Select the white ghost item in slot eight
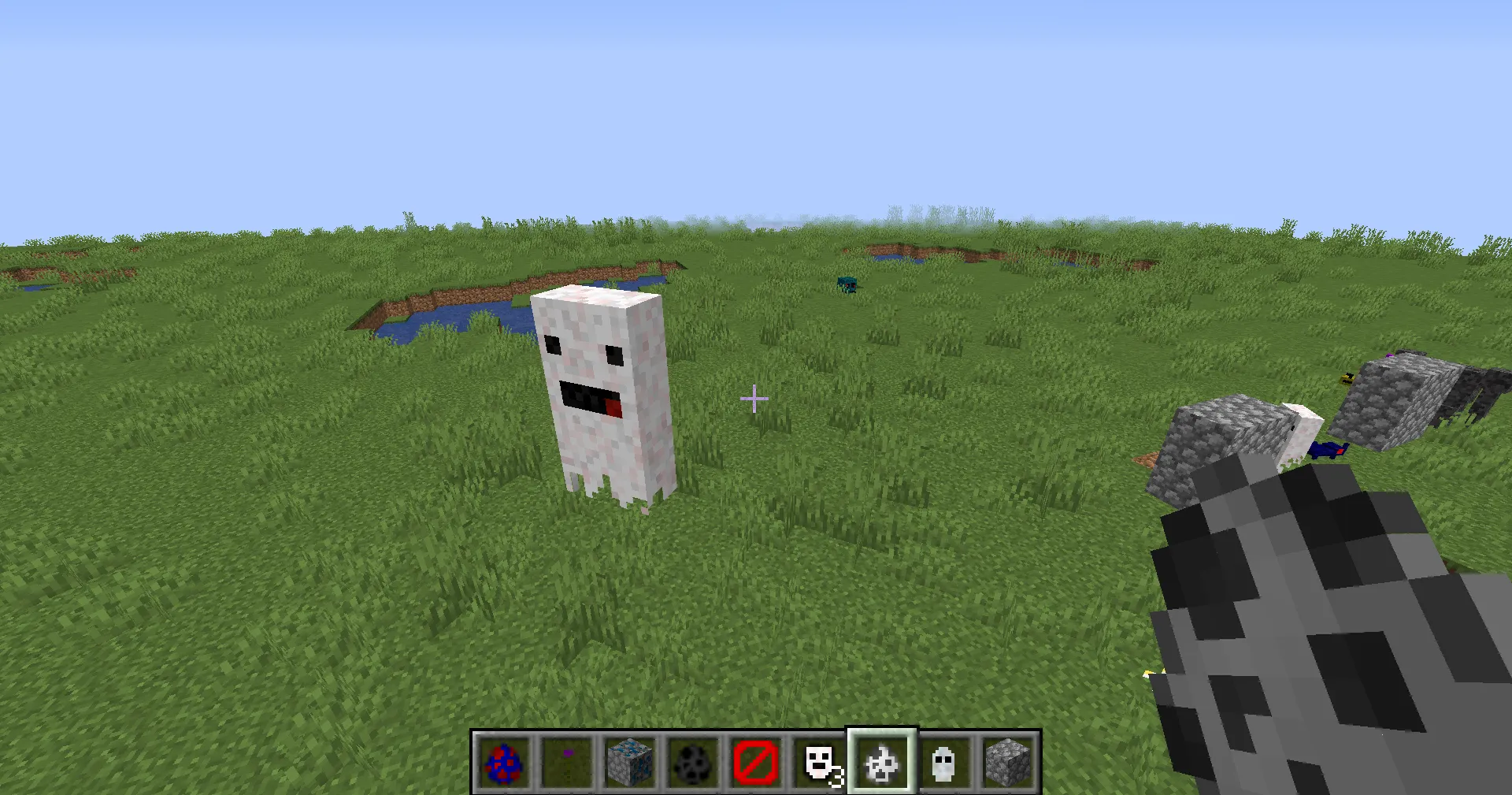The width and height of the screenshot is (1512, 795). pos(944,761)
